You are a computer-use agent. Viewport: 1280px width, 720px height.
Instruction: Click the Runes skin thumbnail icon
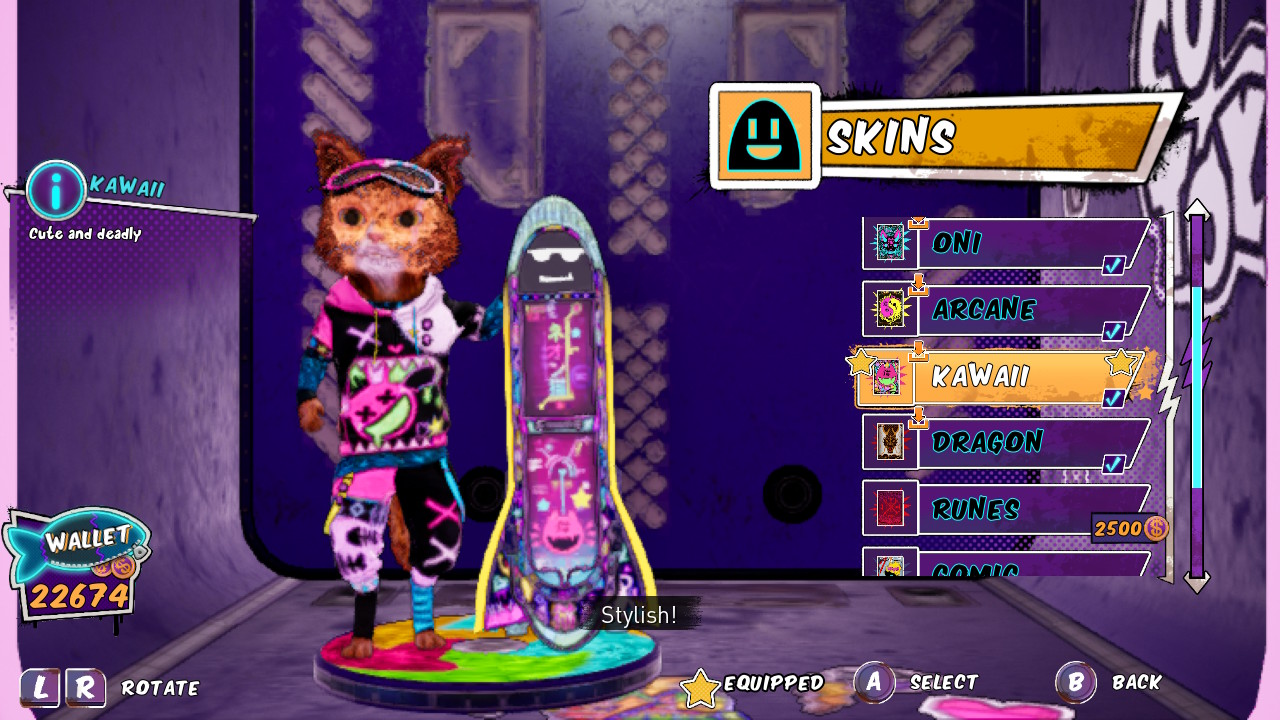[890, 507]
